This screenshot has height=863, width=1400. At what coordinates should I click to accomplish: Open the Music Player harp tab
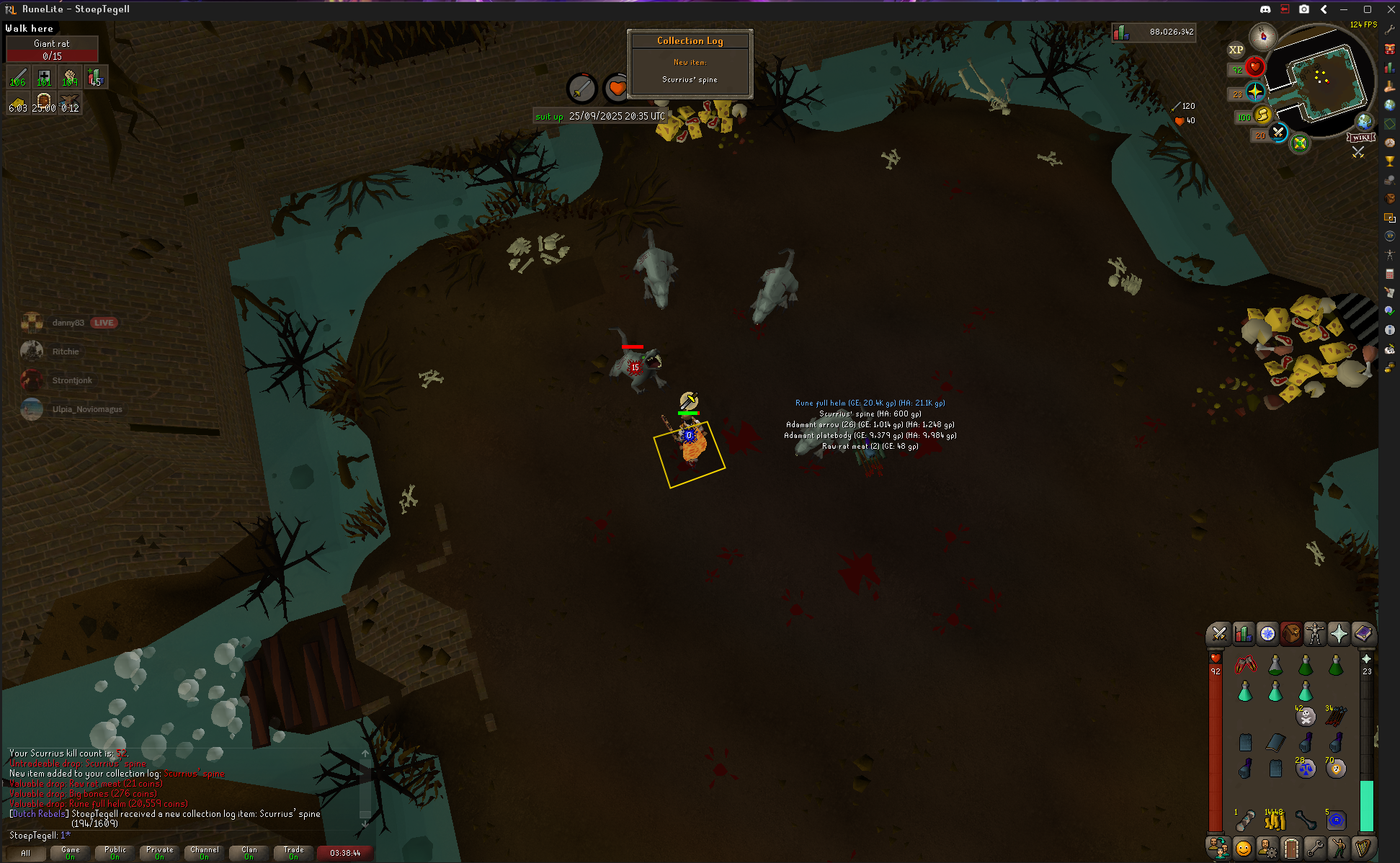(x=1363, y=848)
